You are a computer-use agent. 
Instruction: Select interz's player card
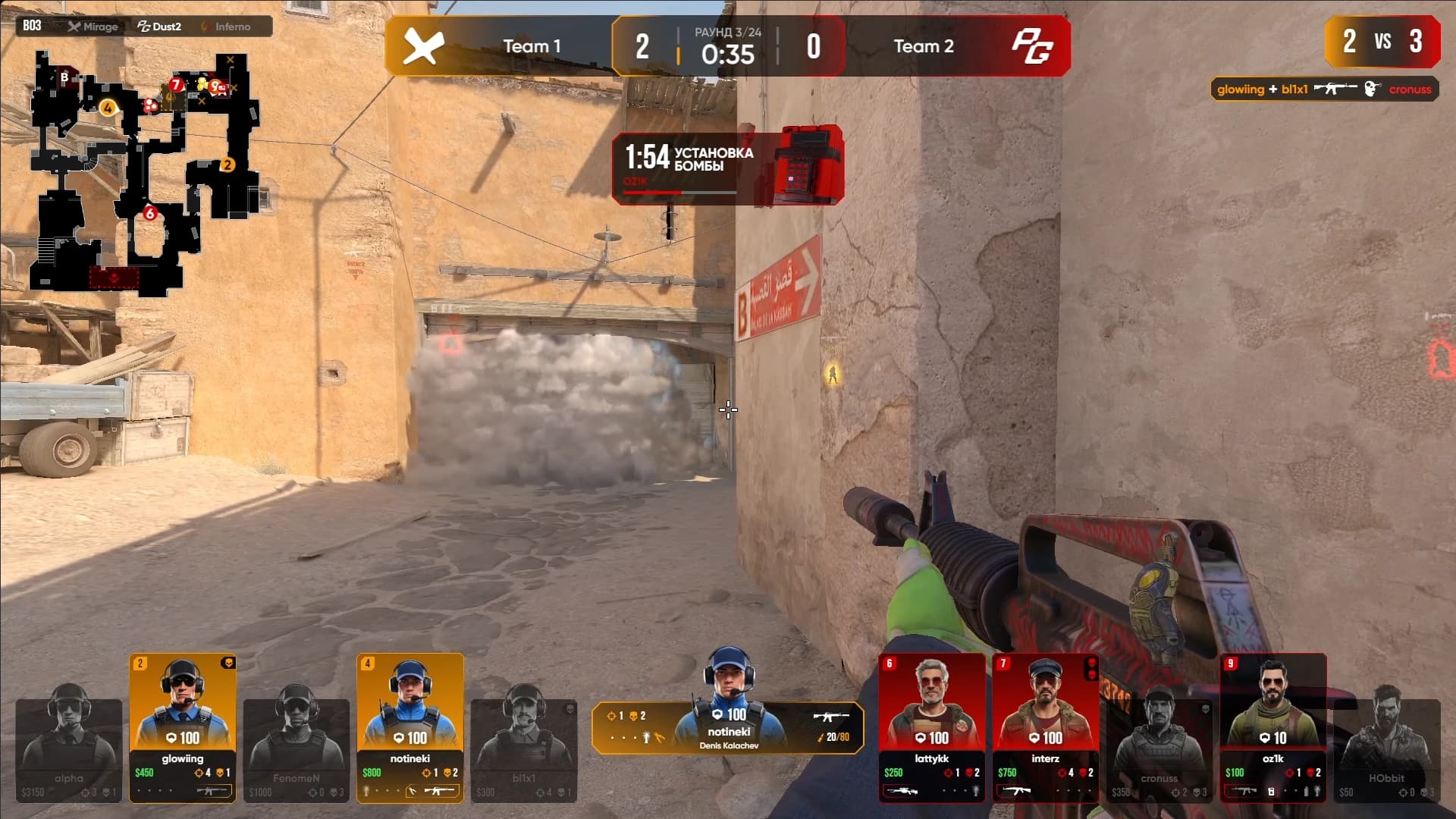[x=1046, y=726]
